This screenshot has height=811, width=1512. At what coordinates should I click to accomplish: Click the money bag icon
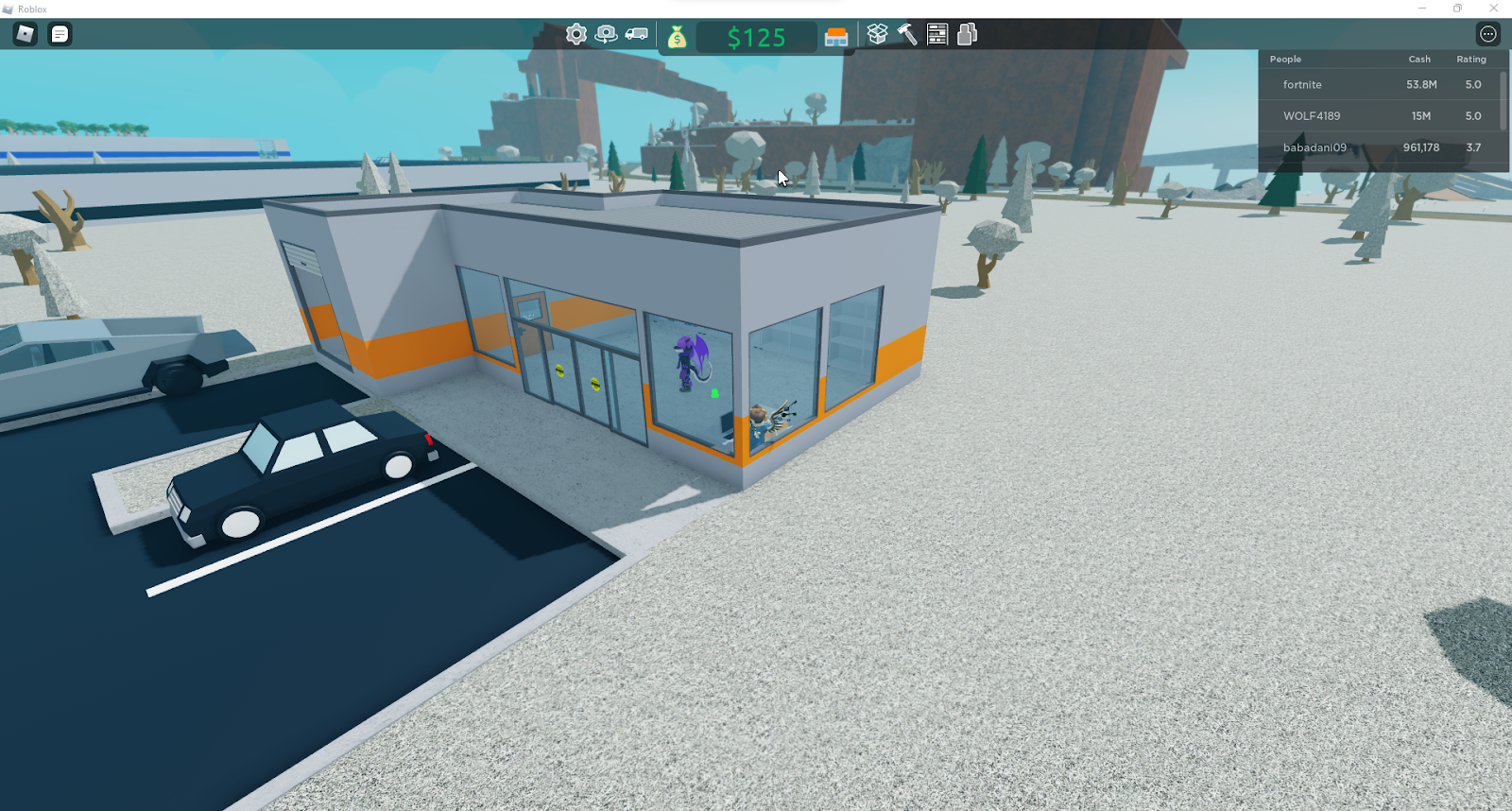click(x=679, y=36)
